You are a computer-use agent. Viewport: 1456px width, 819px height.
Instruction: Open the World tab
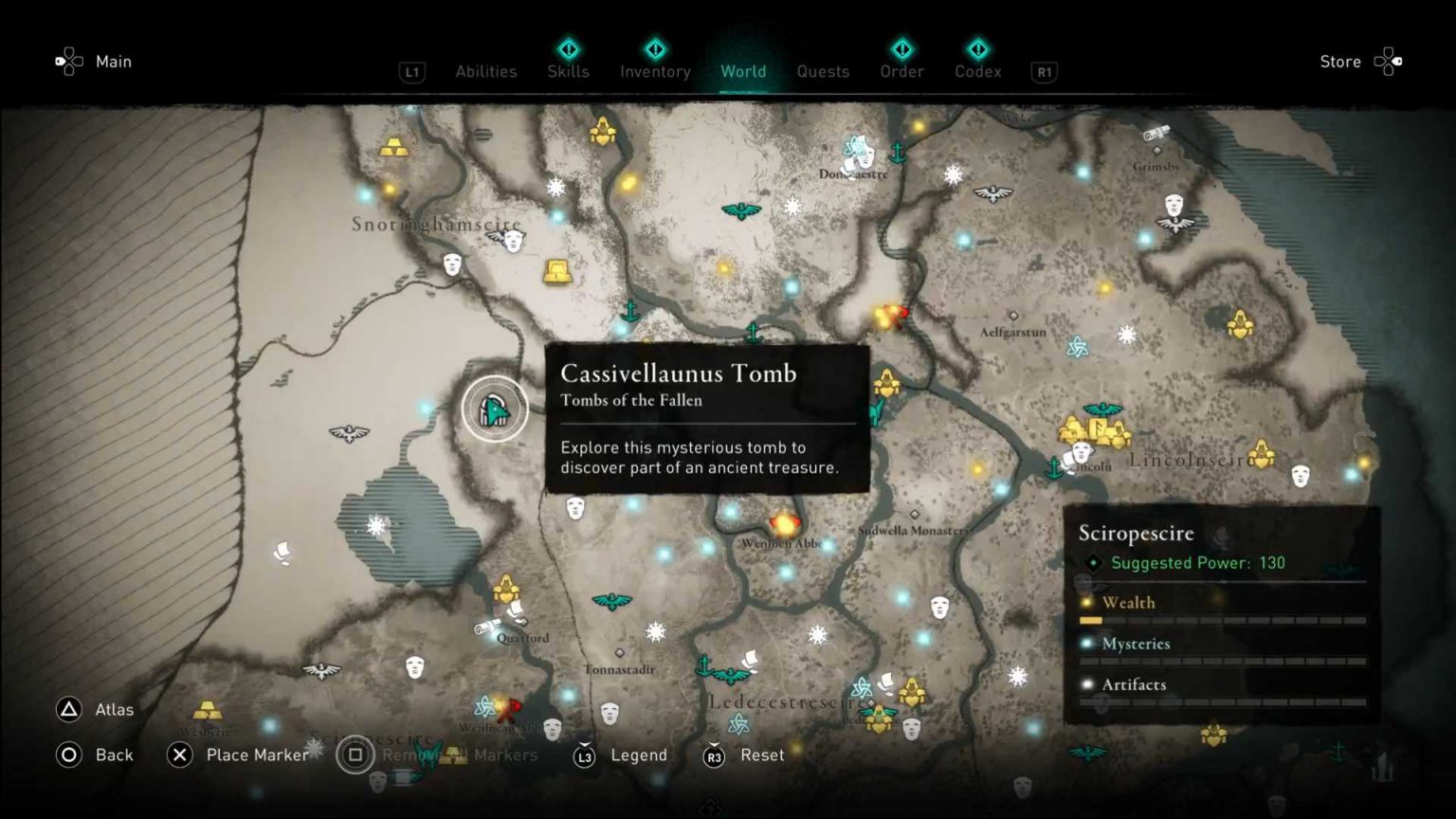(743, 71)
